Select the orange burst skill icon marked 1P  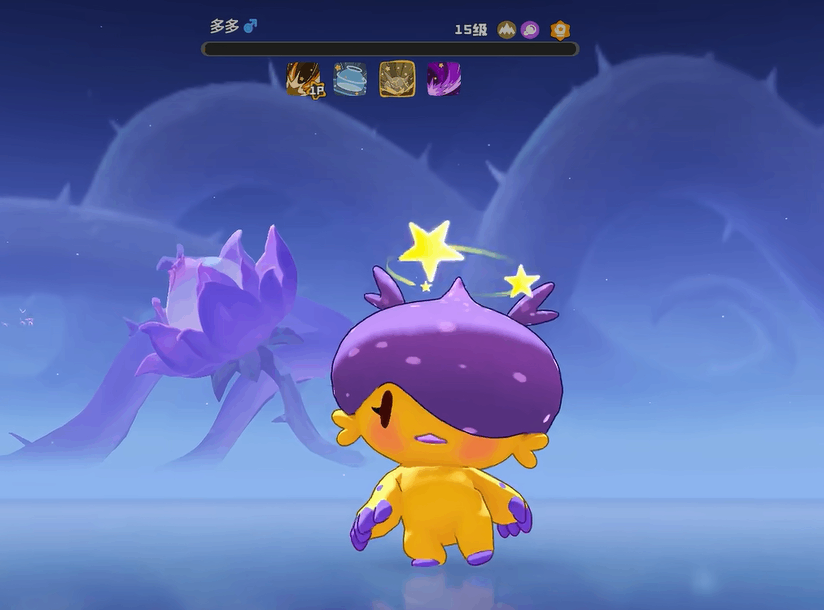tap(304, 78)
